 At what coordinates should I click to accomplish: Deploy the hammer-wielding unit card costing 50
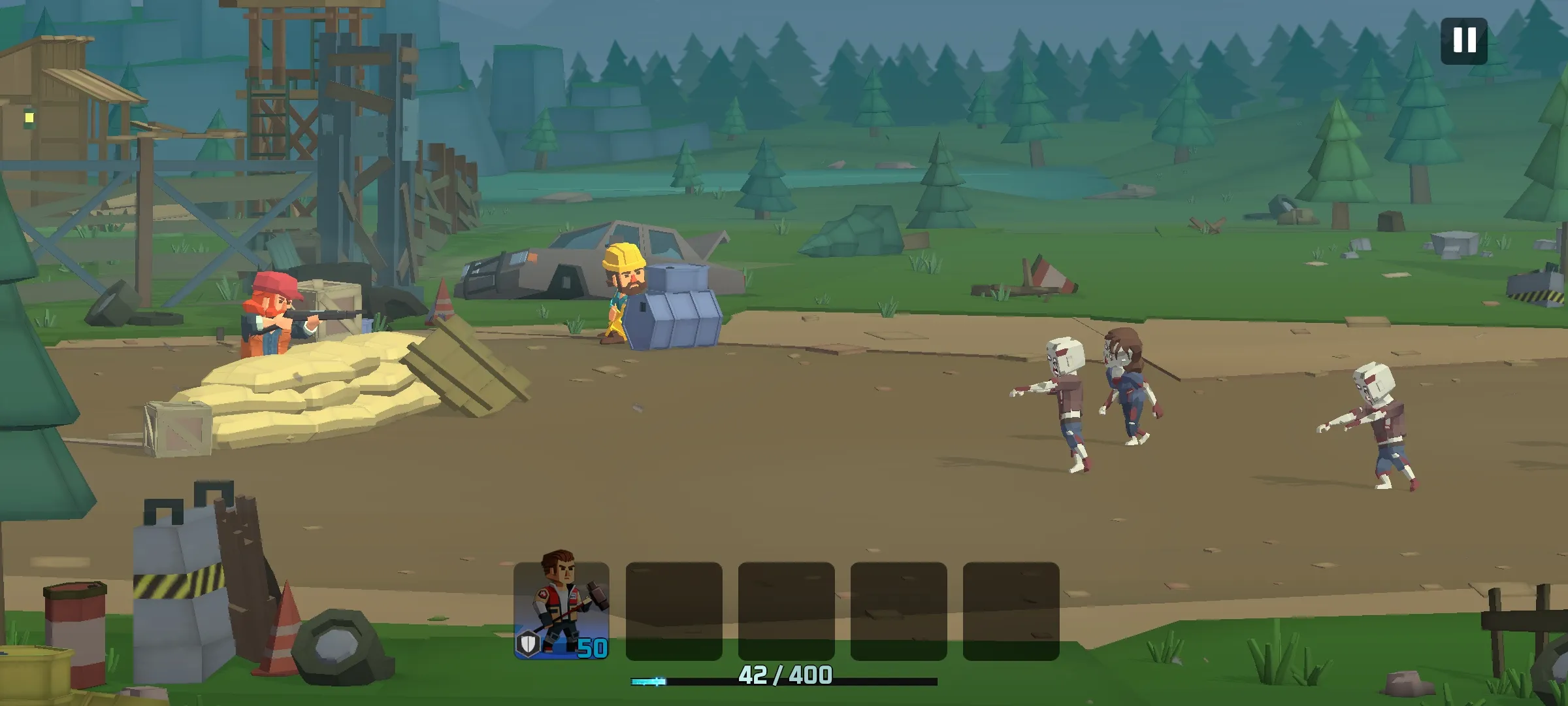tap(561, 610)
